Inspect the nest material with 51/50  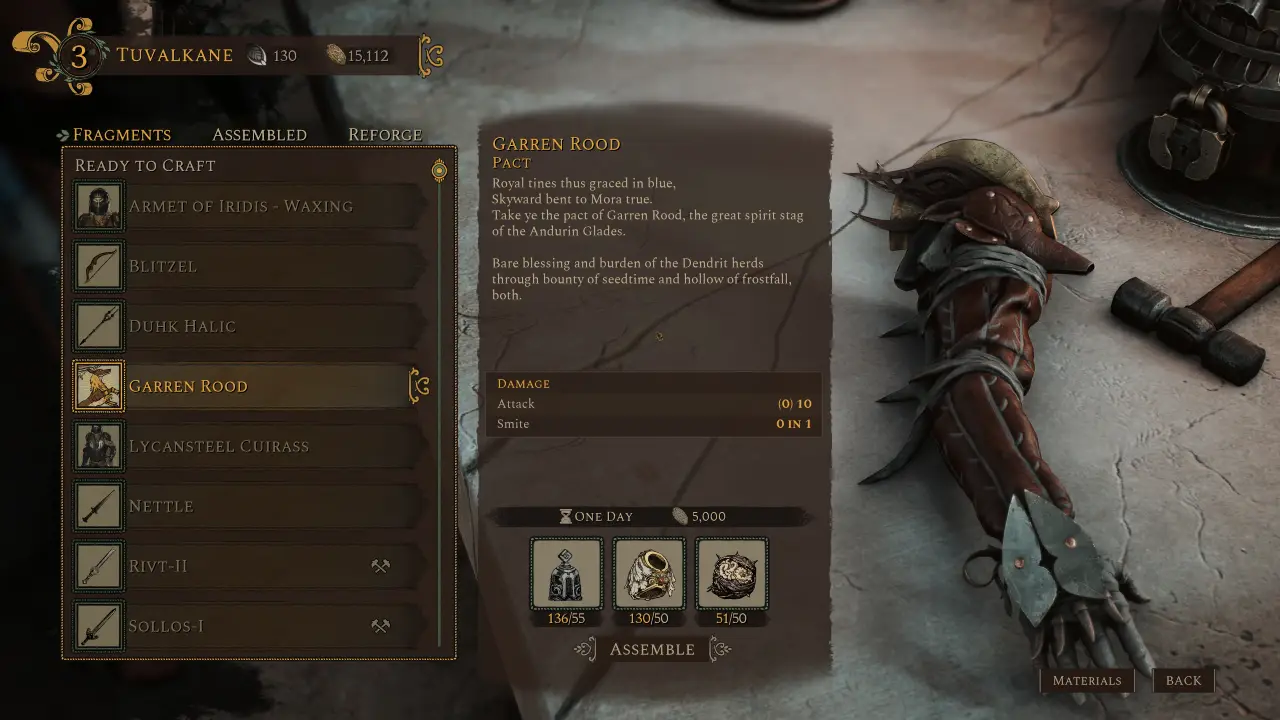click(731, 574)
